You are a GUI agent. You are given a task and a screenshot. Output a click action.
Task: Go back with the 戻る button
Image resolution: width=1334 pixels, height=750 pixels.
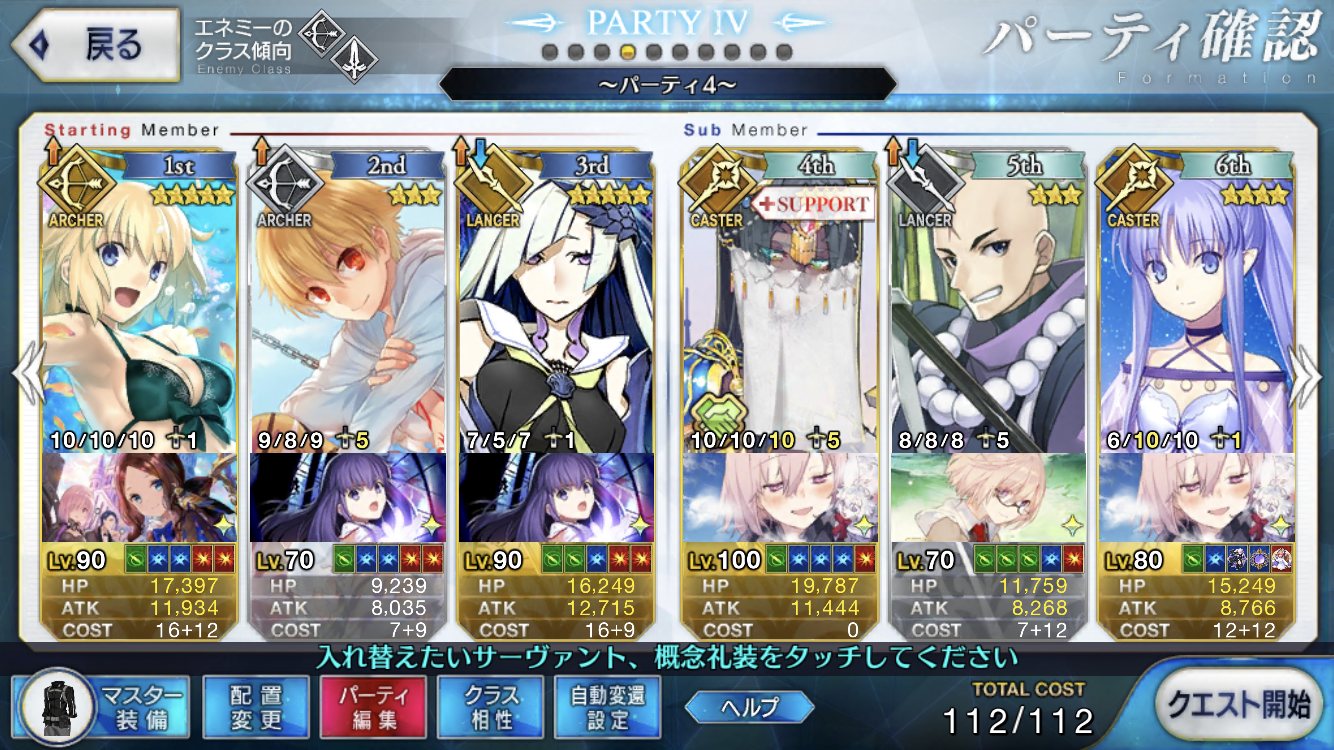(93, 45)
